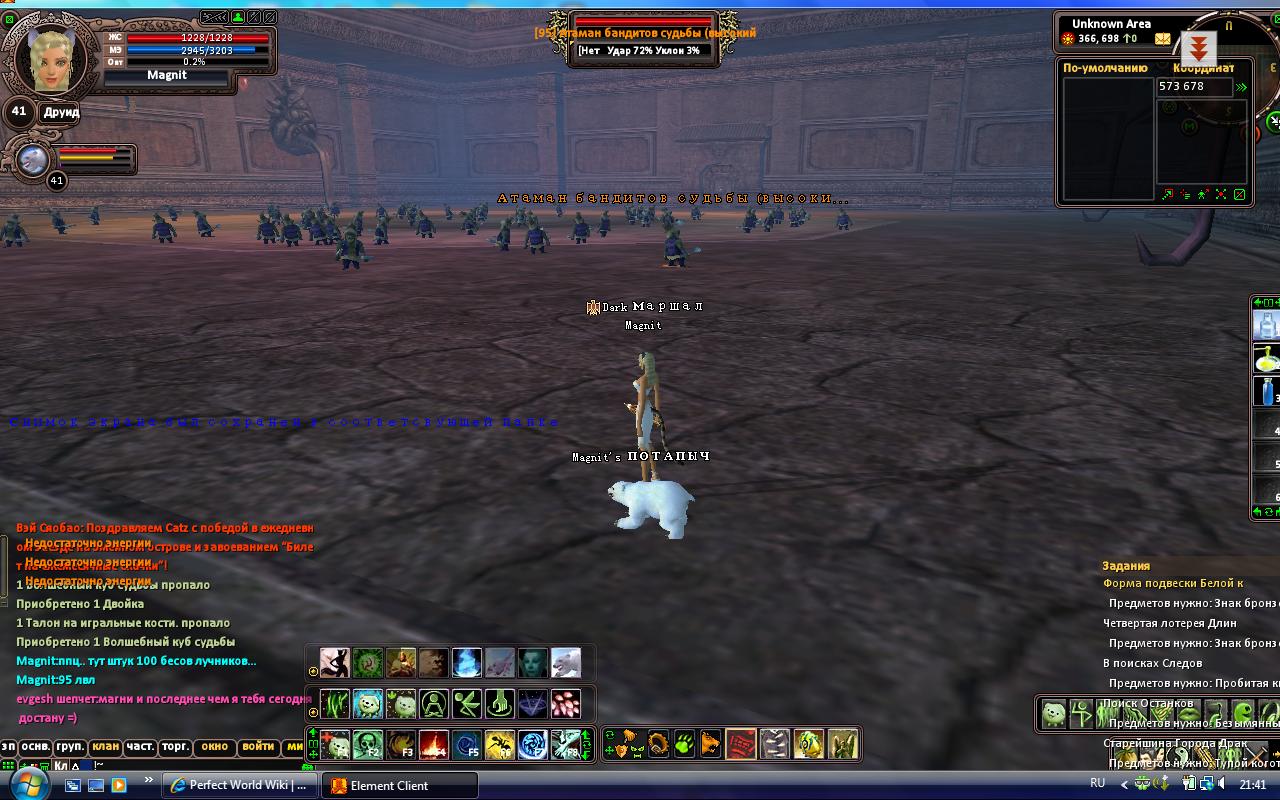Viewport: 1280px width, 800px height.
Task: Click the green arrows go-to-coordinates button
Action: click(x=1242, y=87)
